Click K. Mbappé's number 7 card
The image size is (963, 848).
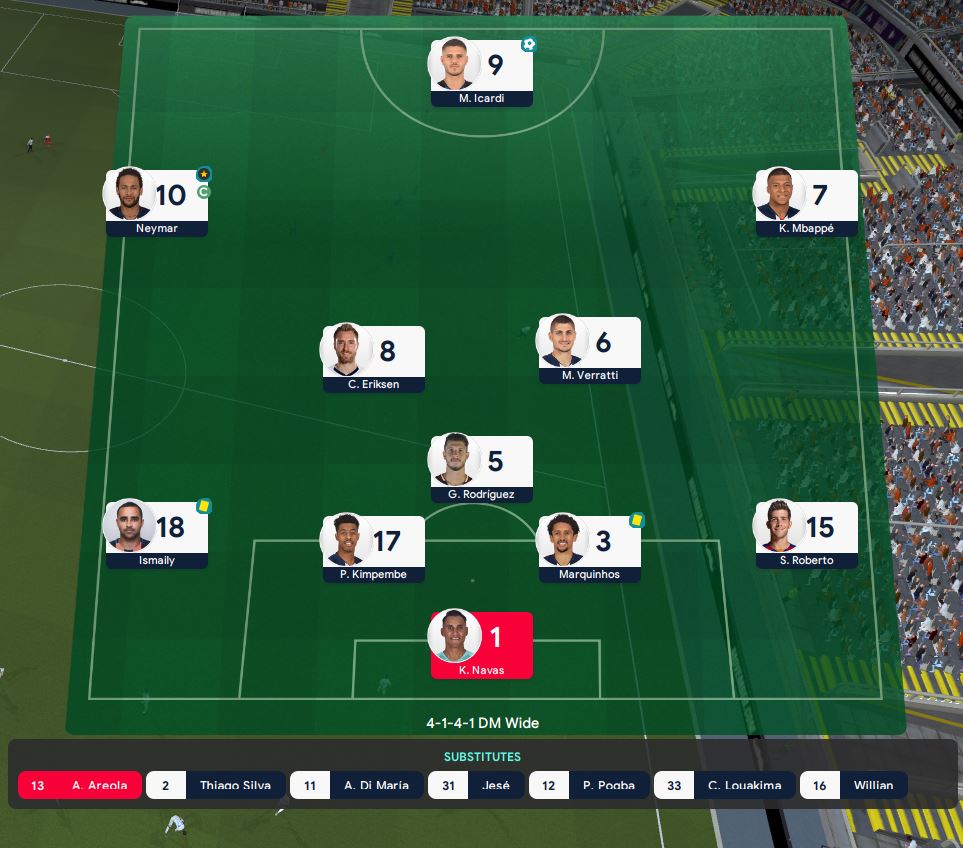806,202
